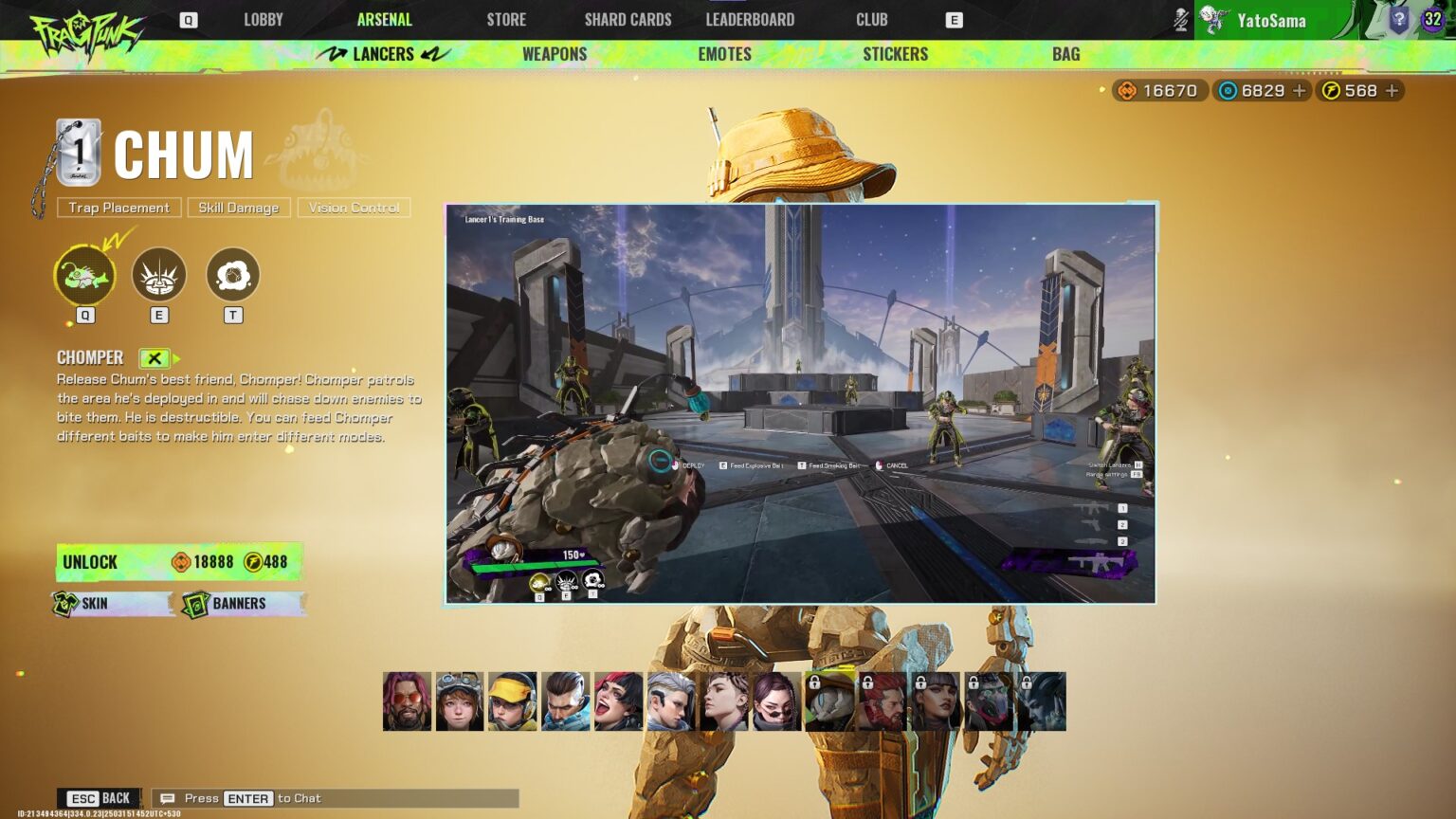Open the Lobby tab
Image resolution: width=1456 pixels, height=819 pixels.
[x=263, y=19]
